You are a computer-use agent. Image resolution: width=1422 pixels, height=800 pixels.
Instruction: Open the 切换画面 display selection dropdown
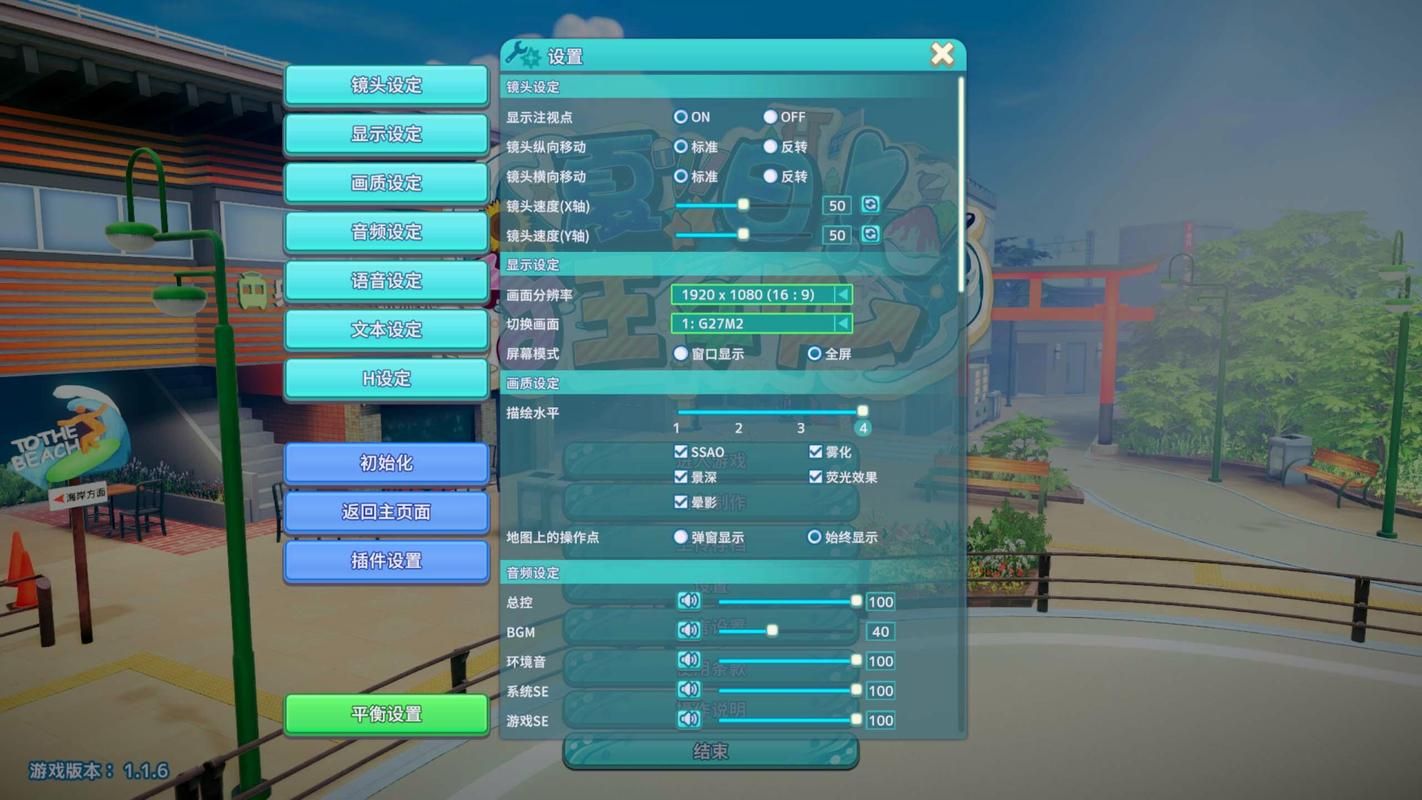[845, 323]
